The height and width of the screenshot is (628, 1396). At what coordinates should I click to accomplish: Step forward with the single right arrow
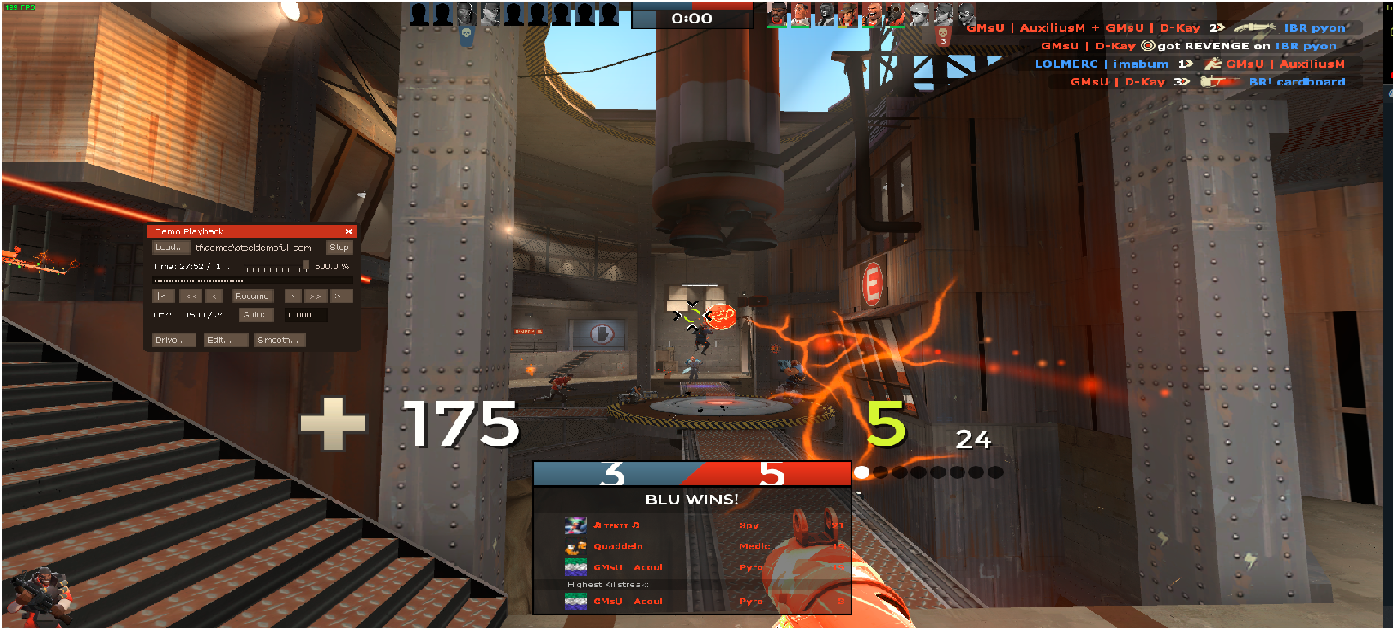[x=292, y=296]
